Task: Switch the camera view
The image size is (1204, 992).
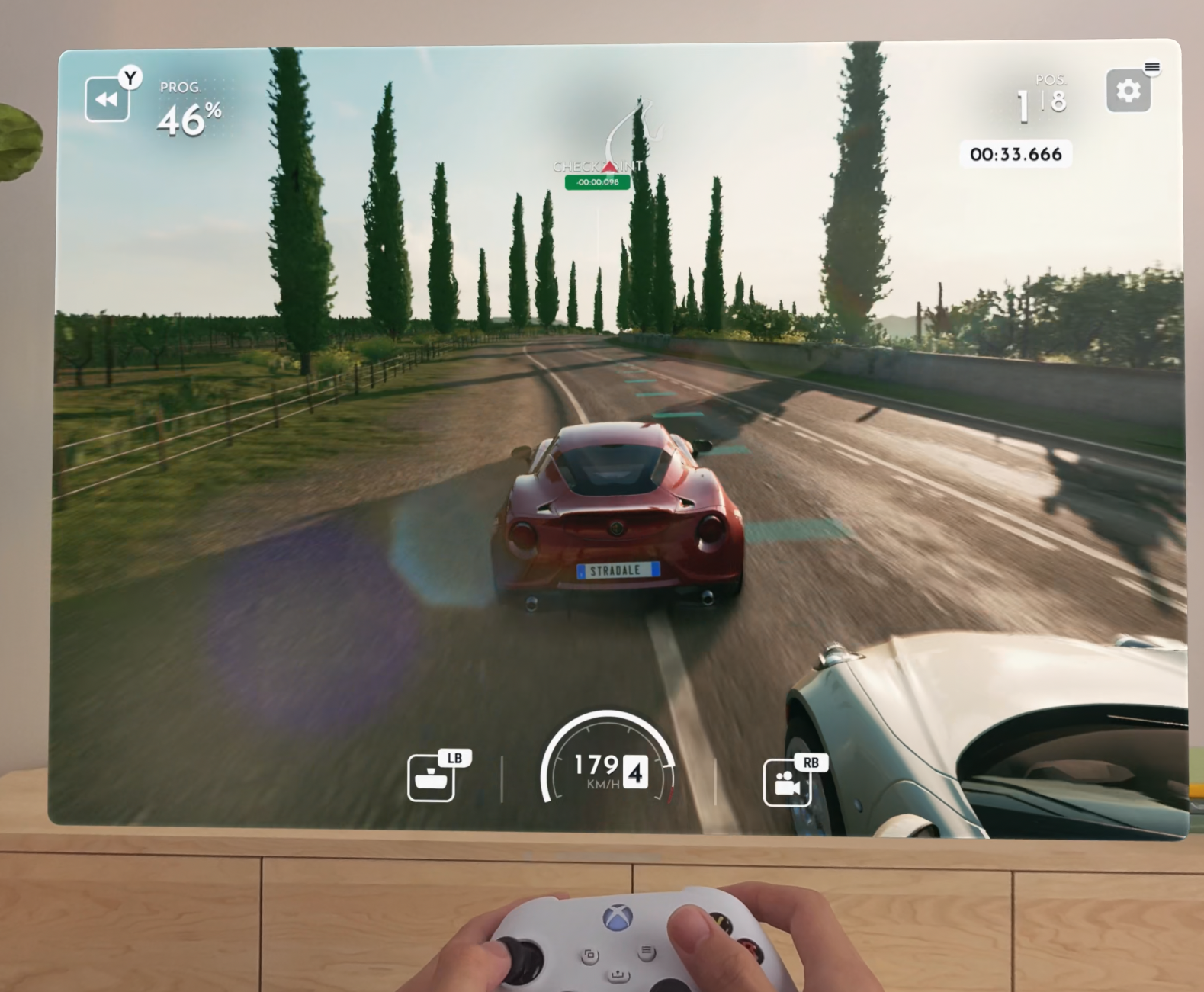Action: pos(786,782)
